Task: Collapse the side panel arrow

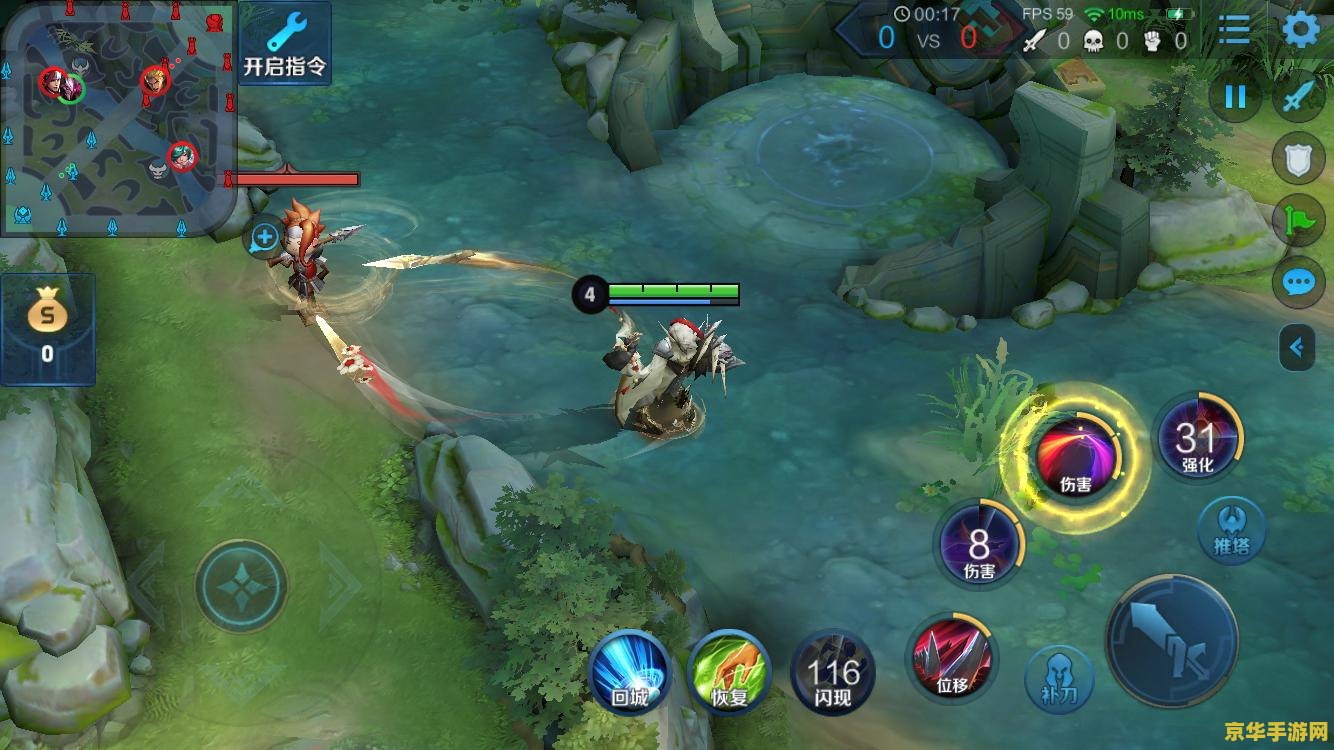Action: pyautogui.click(x=1297, y=348)
